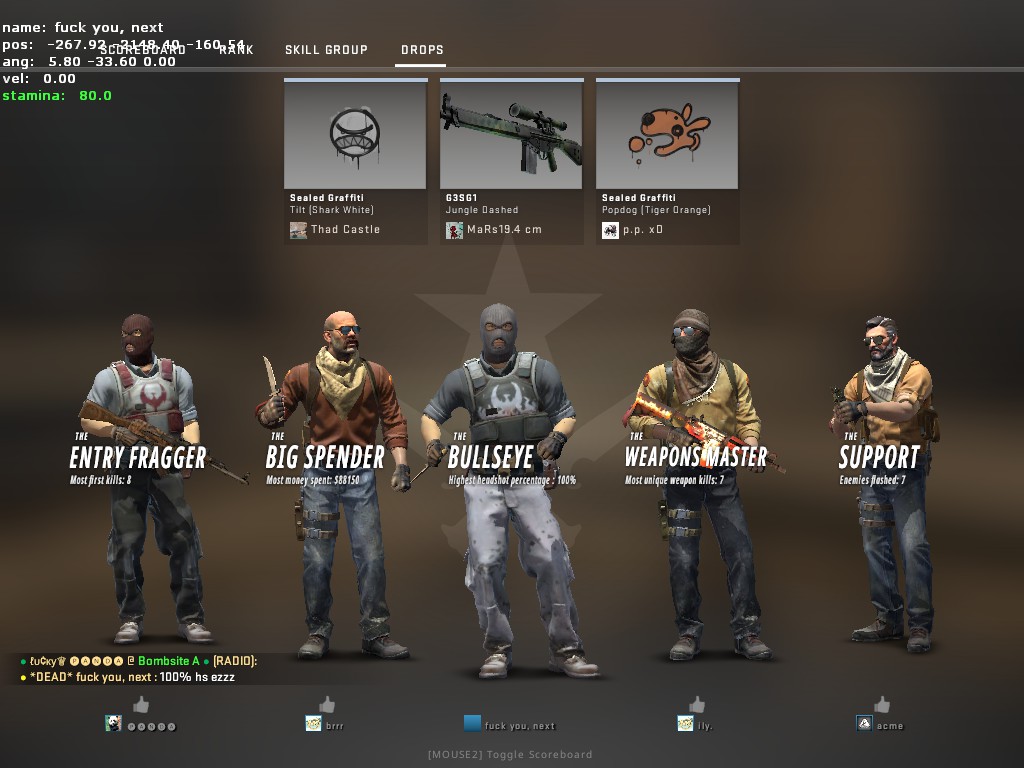
Task: Click player Thad Castle's name under drop
Action: coord(345,230)
